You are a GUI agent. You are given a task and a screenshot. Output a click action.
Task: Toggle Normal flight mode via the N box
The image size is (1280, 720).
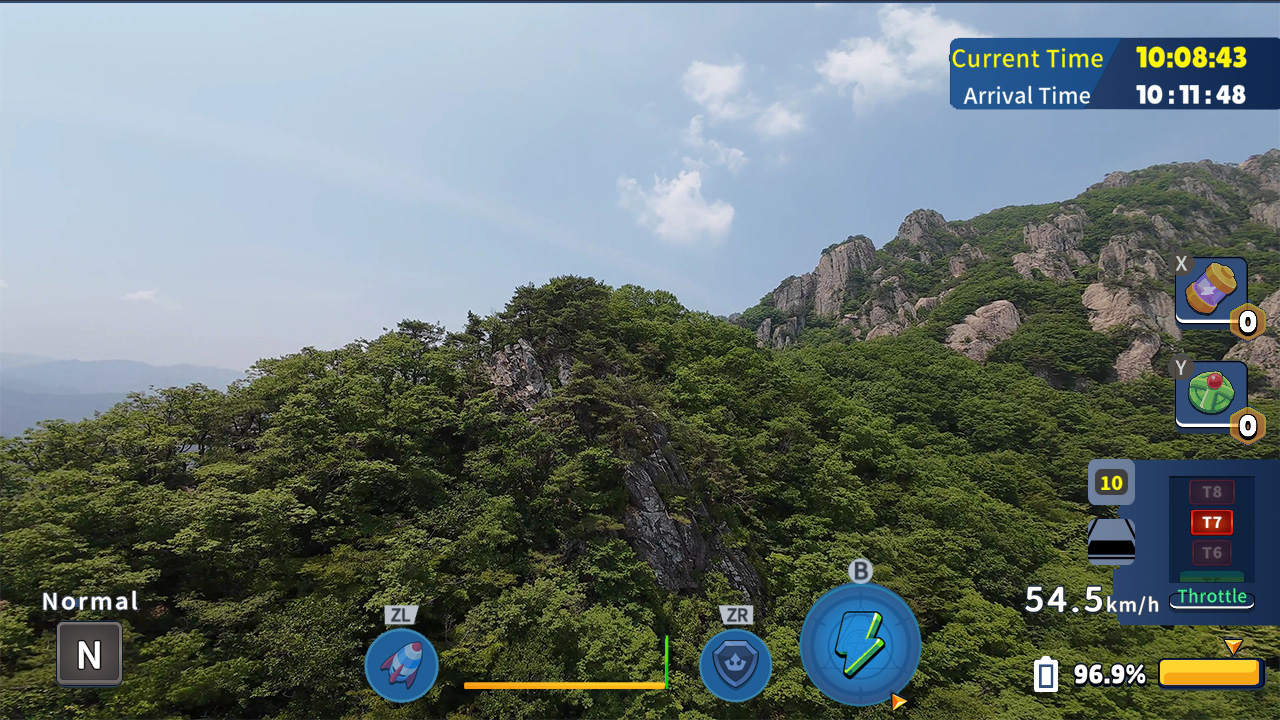[x=88, y=653]
